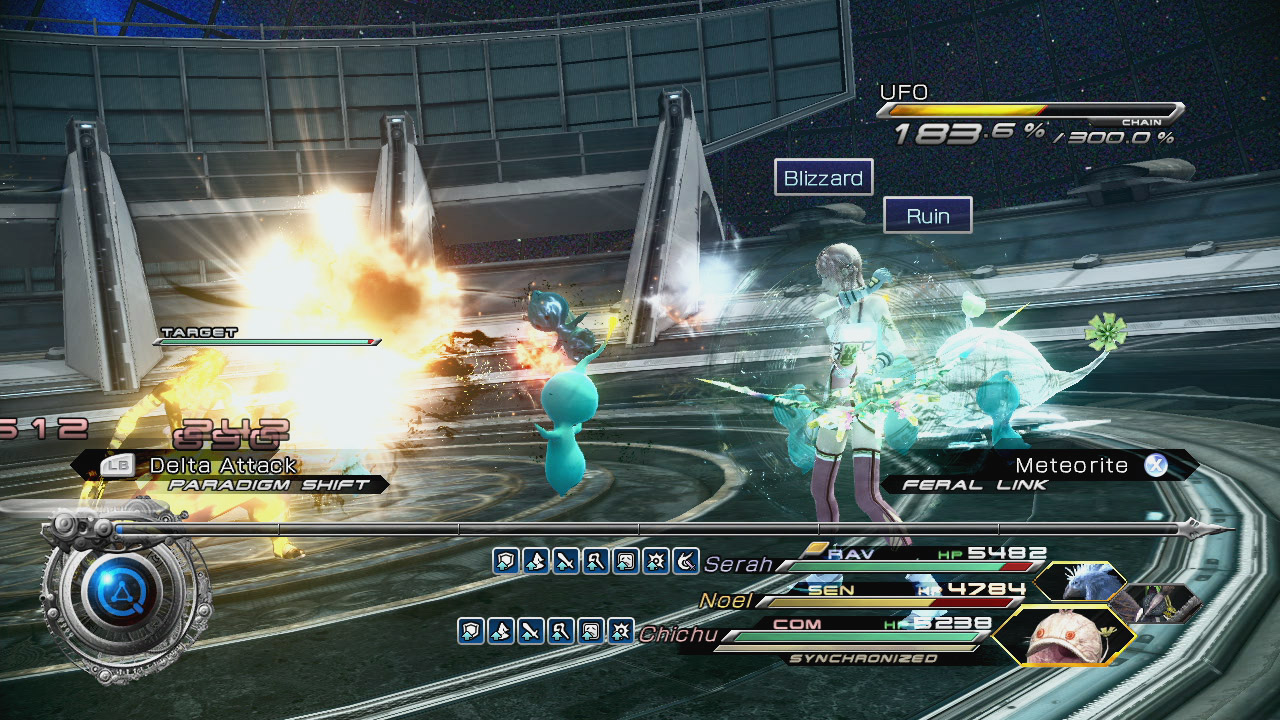Click the round ATB gauge emblem
Viewport: 1280px width, 720px height.
(120, 595)
